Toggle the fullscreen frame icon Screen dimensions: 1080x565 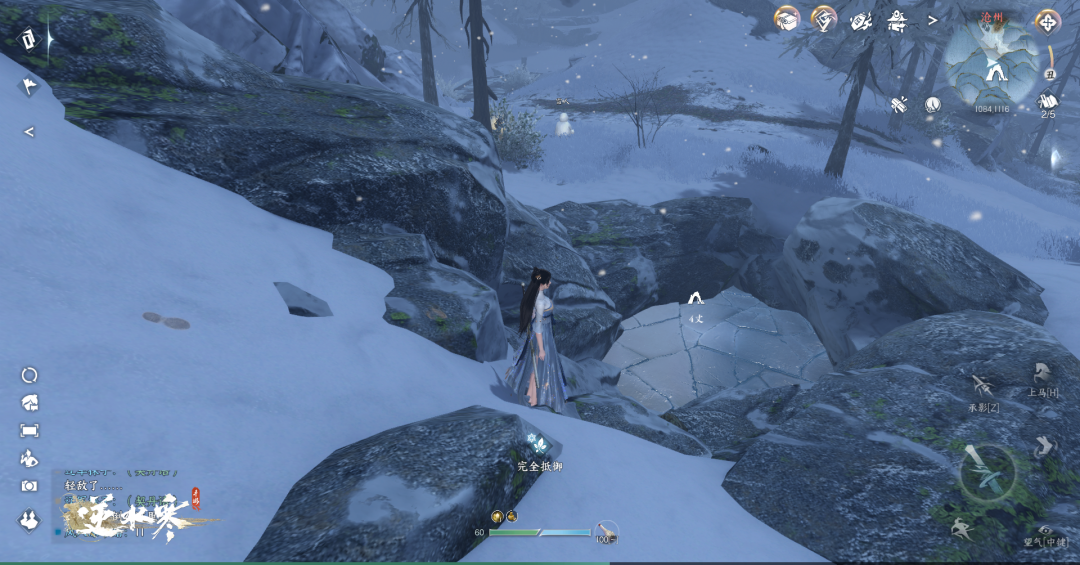[x=29, y=431]
